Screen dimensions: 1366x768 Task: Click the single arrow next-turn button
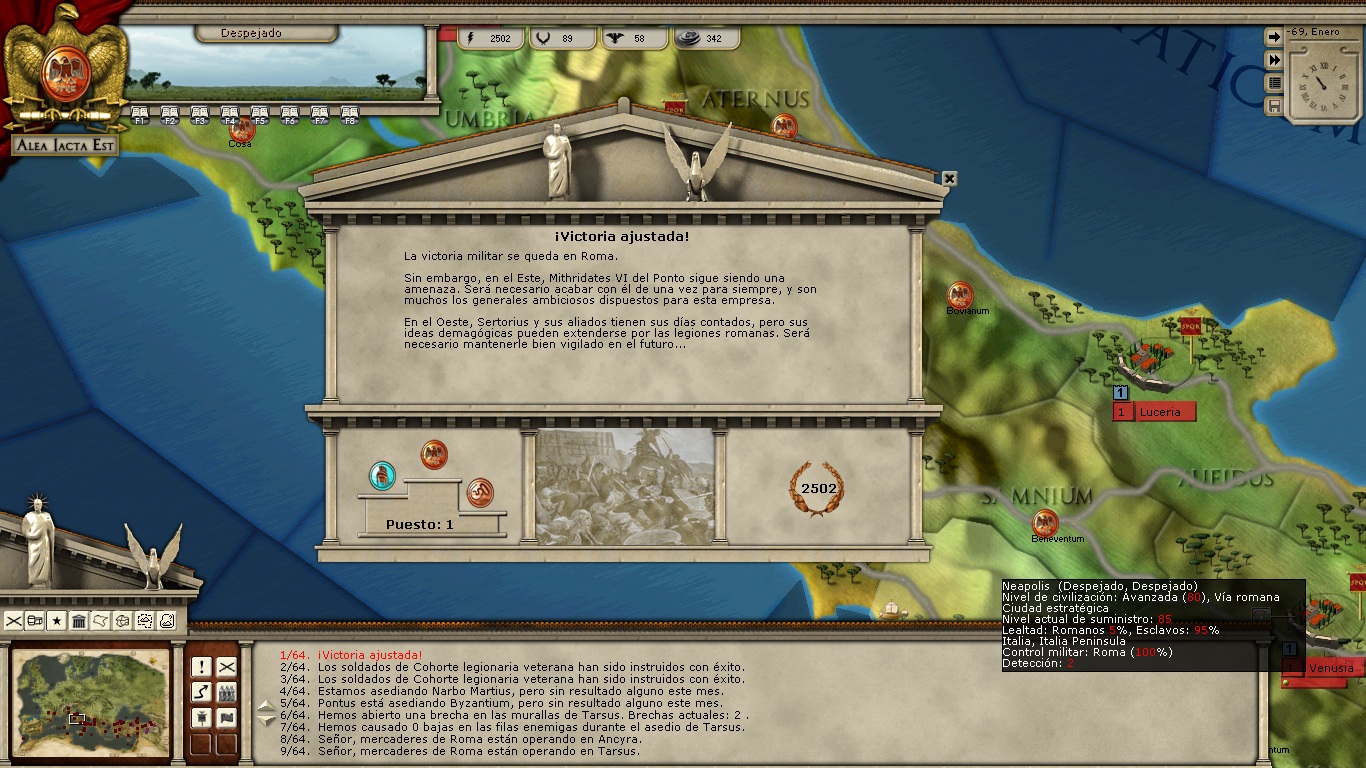1274,37
